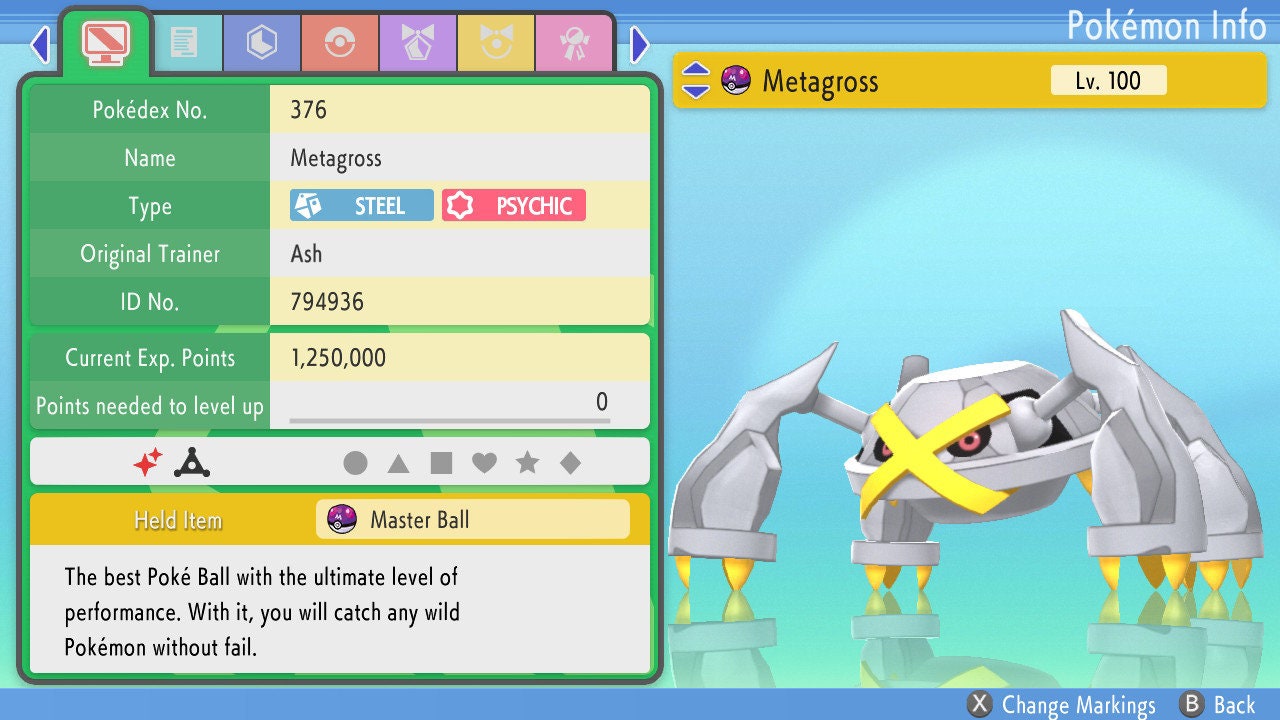Click the blue right navigation arrow
1280x720 pixels.
click(x=638, y=44)
